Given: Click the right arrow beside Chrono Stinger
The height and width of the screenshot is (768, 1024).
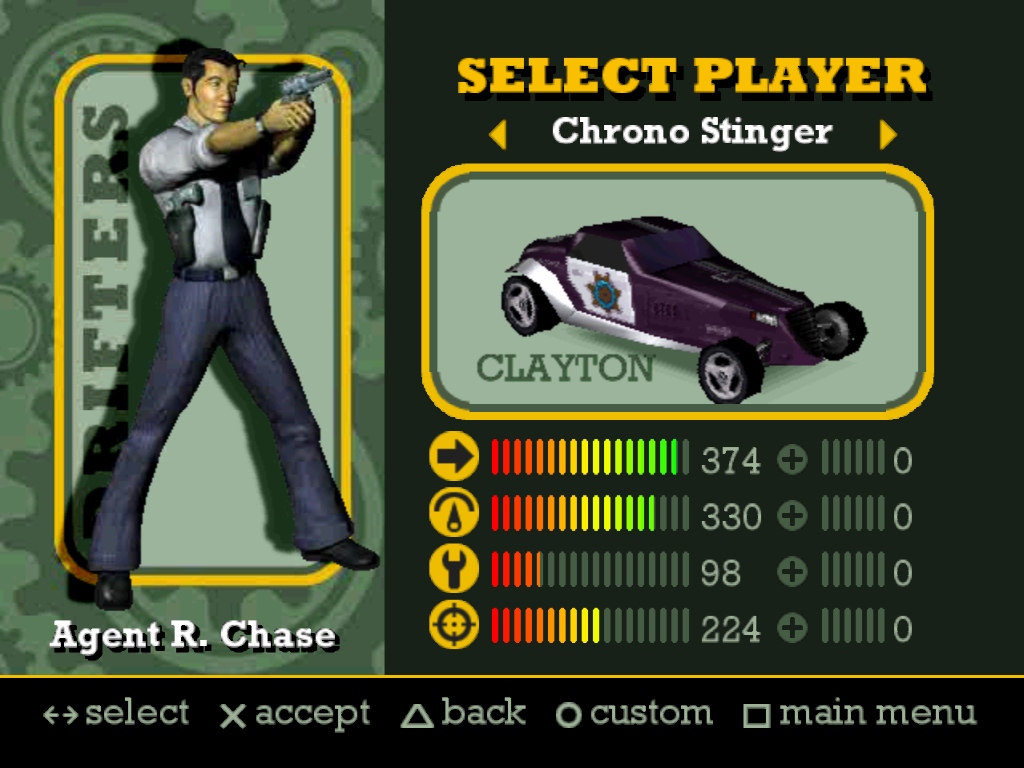Looking at the screenshot, I should pos(887,134).
